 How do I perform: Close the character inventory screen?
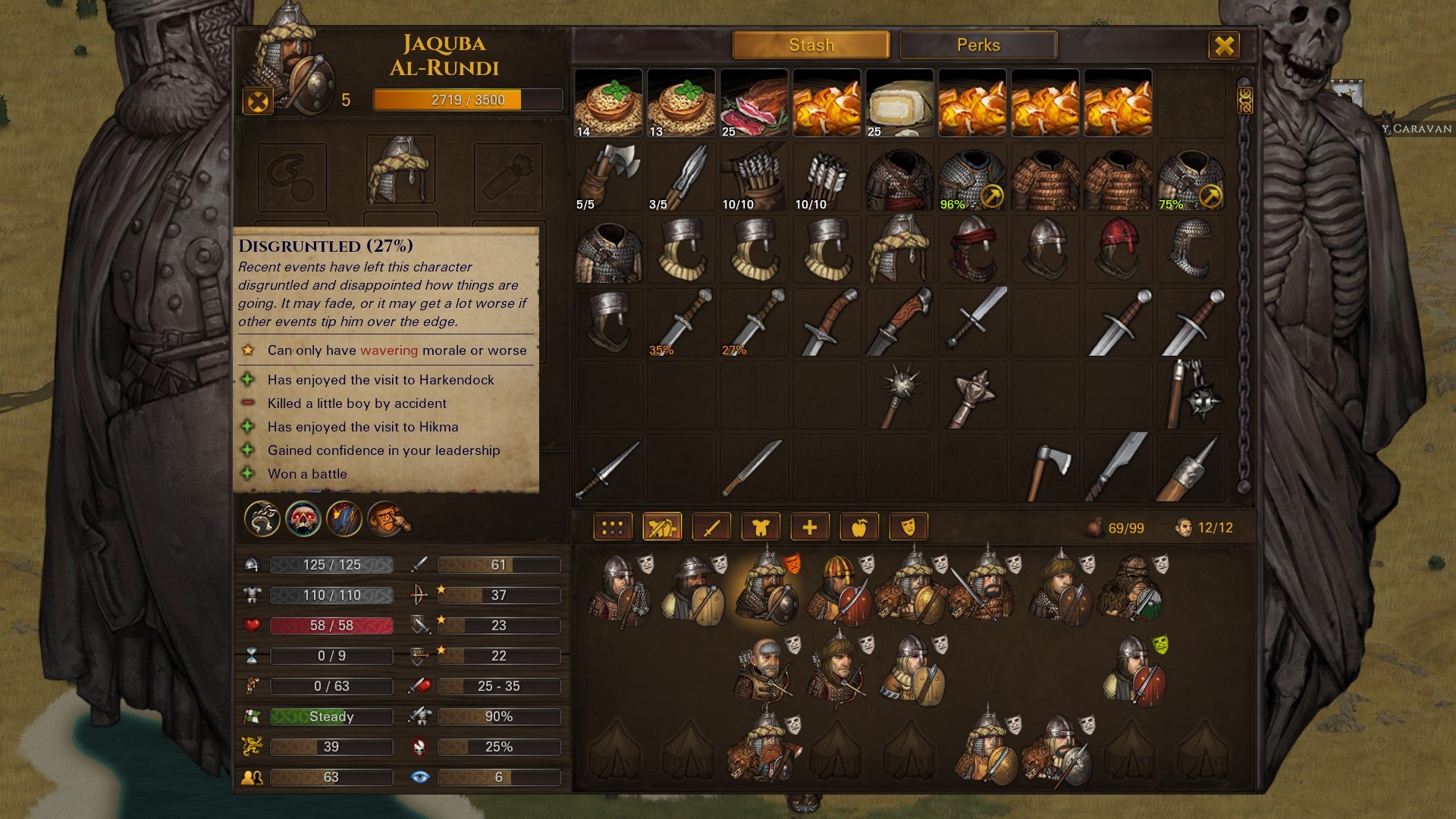1225,45
